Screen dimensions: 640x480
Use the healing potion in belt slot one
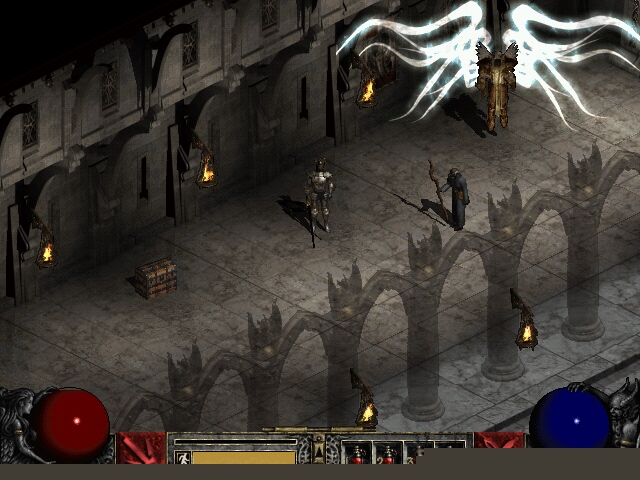(358, 455)
